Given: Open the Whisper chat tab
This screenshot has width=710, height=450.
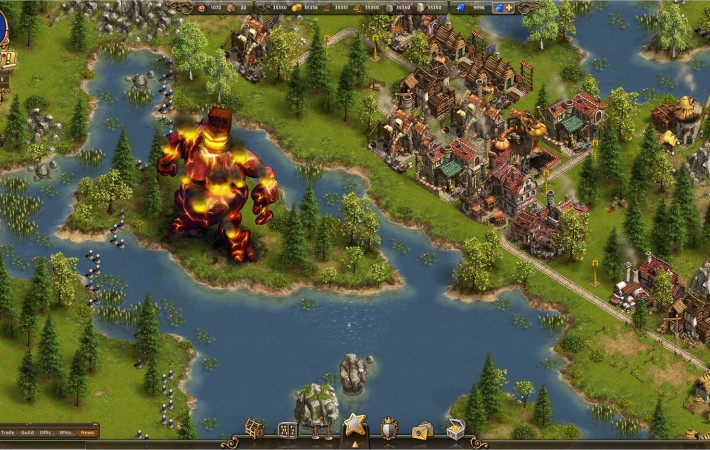Looking at the screenshot, I should coord(66,432).
